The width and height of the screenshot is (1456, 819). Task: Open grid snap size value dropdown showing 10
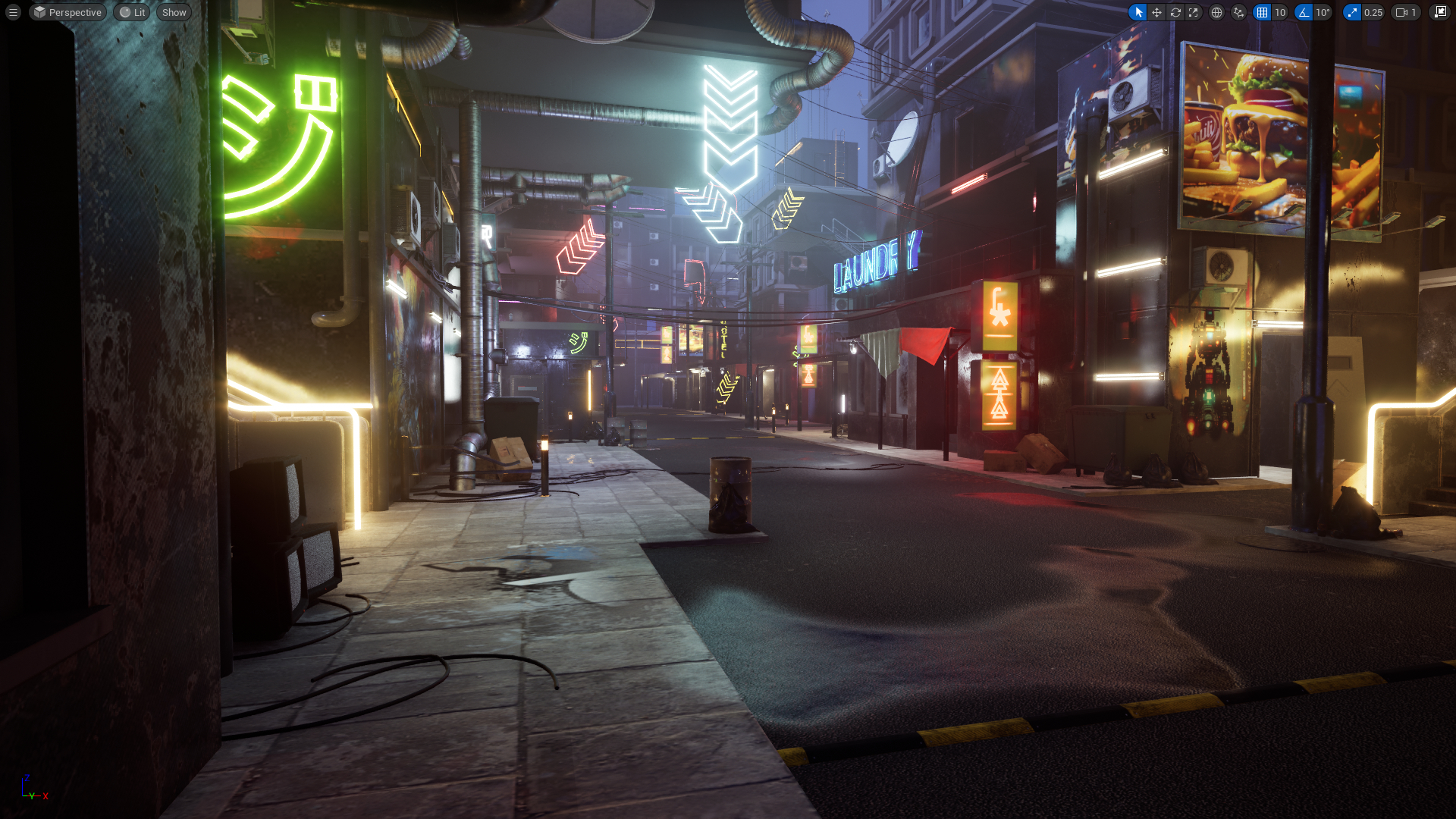coord(1281,12)
